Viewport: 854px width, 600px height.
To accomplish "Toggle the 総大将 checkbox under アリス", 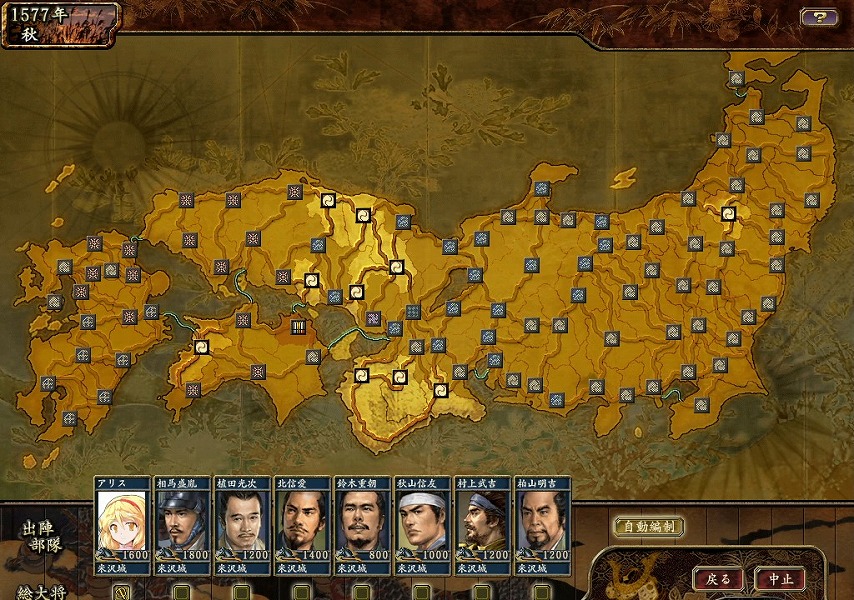I will 122,591.
